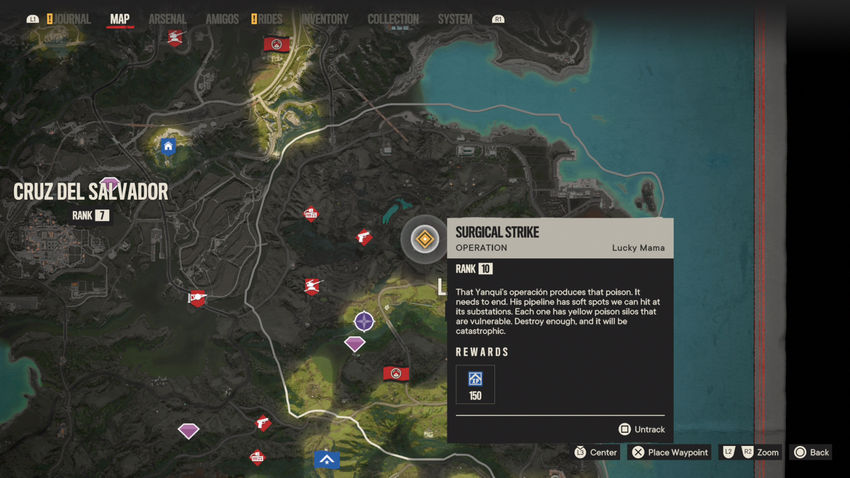Open the Inventory tab

[x=324, y=19]
